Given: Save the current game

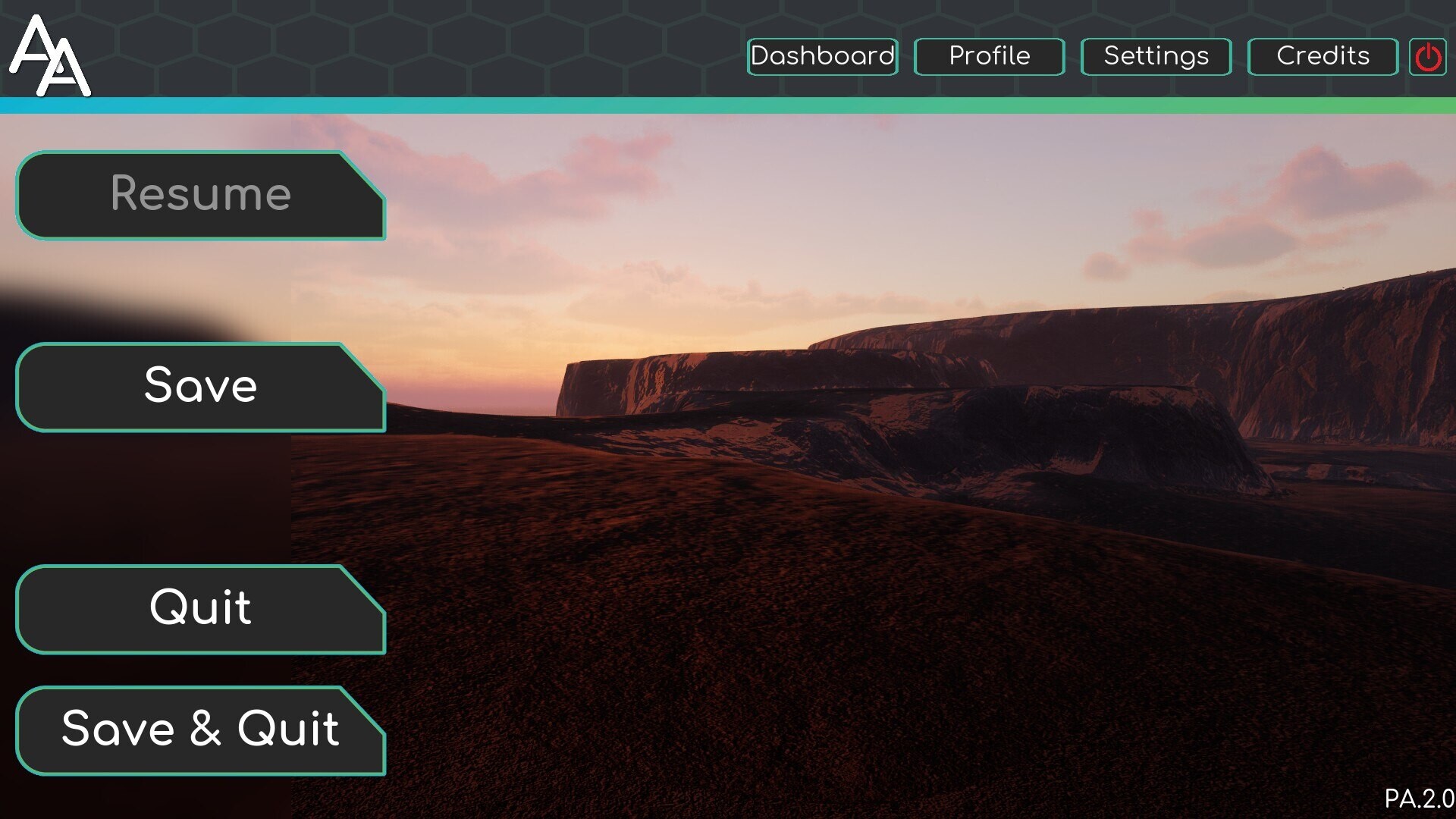Looking at the screenshot, I should [199, 387].
